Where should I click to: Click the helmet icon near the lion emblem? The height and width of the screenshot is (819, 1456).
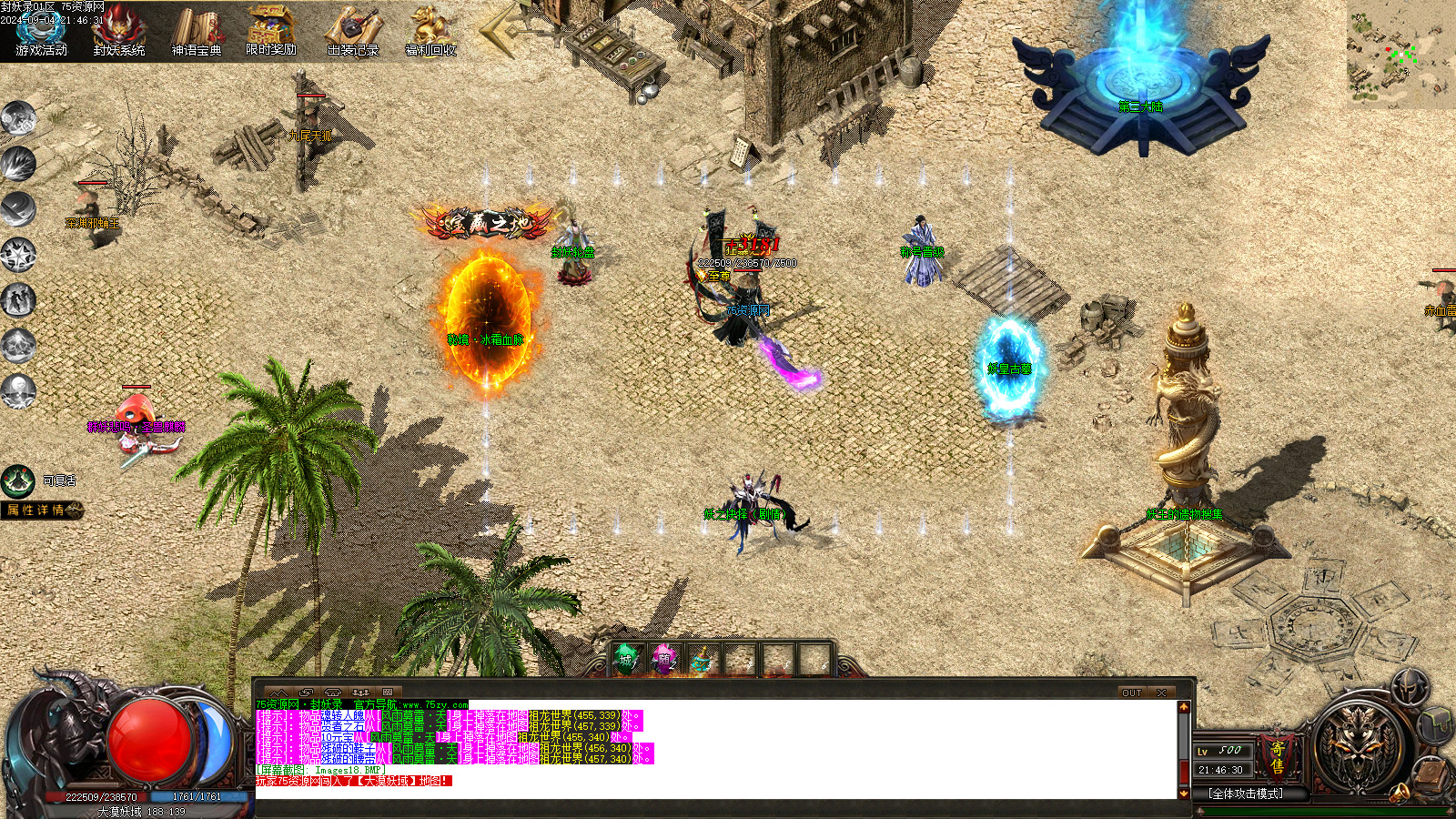tap(1410, 688)
